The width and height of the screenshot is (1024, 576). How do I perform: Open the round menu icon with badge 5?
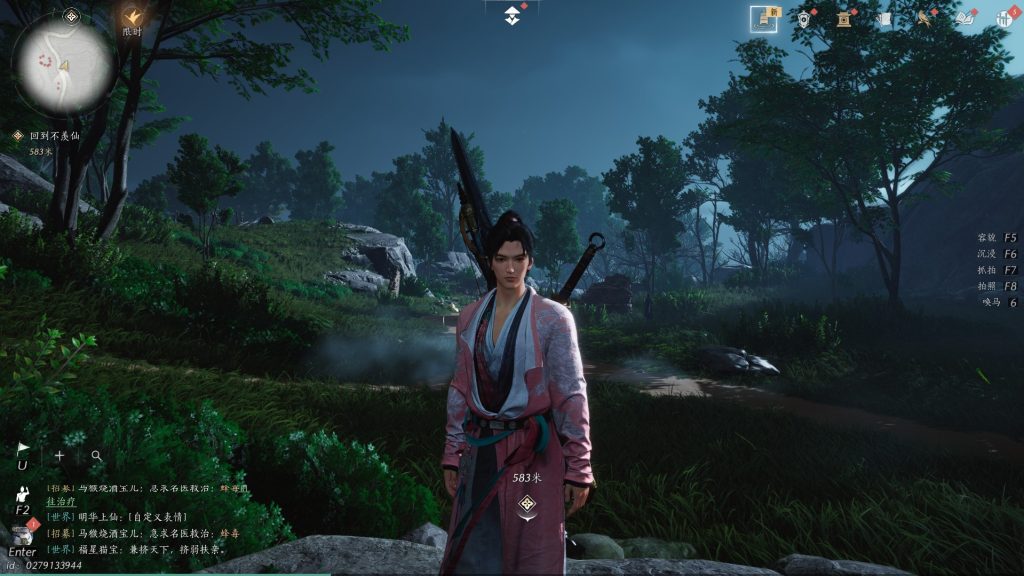click(x=1005, y=18)
